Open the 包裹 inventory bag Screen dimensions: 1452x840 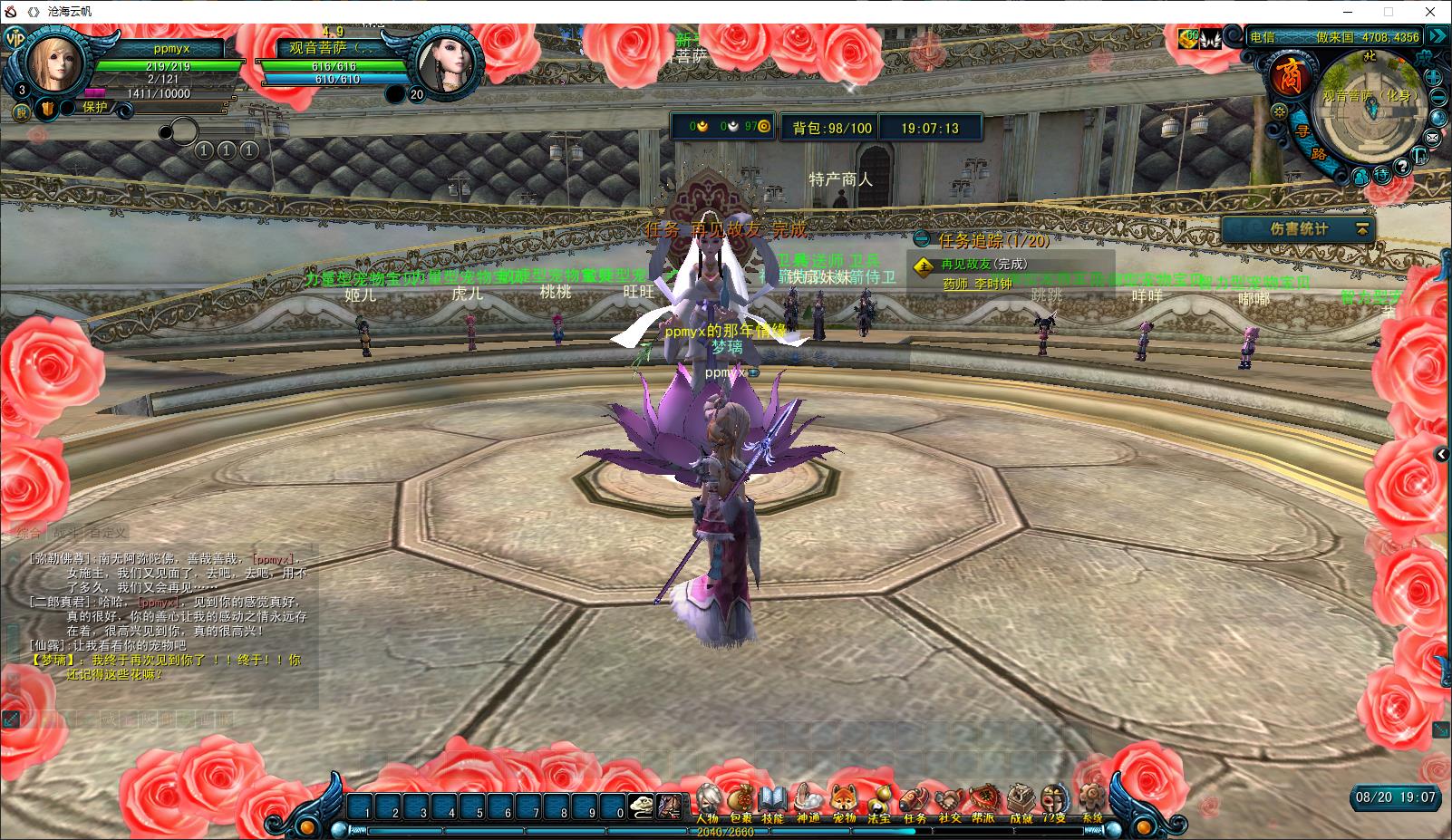click(741, 801)
